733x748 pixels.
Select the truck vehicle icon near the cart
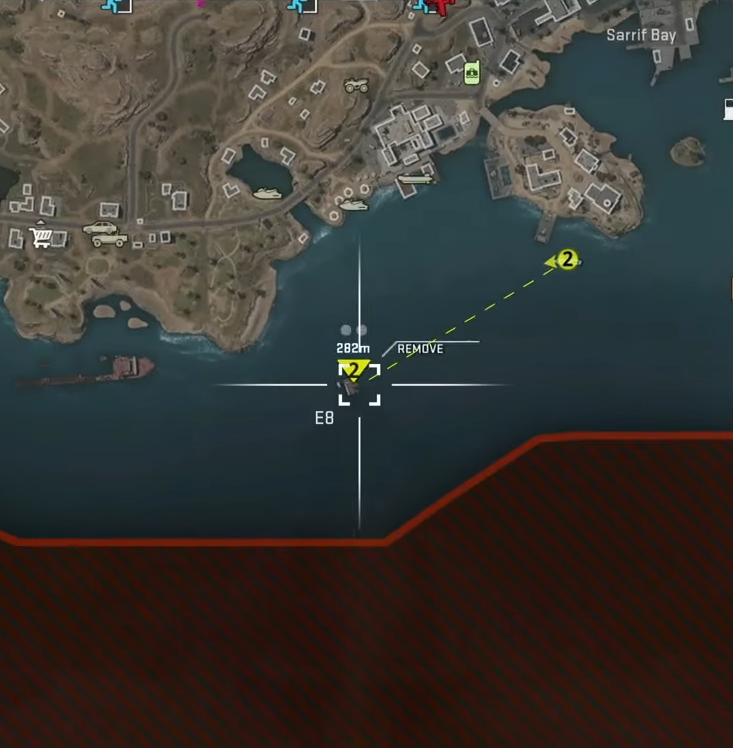(105, 234)
